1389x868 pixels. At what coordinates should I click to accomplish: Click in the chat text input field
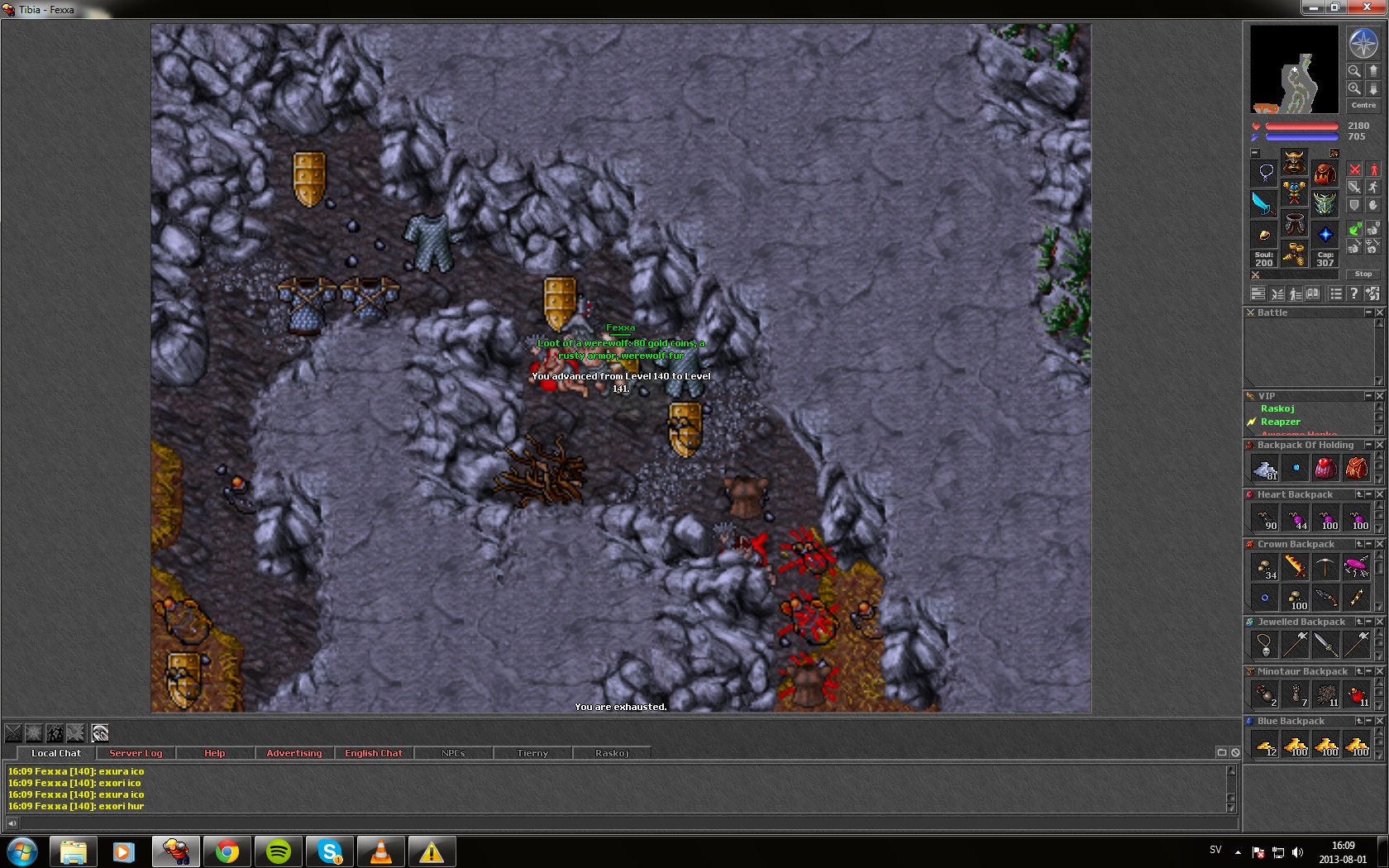620,823
